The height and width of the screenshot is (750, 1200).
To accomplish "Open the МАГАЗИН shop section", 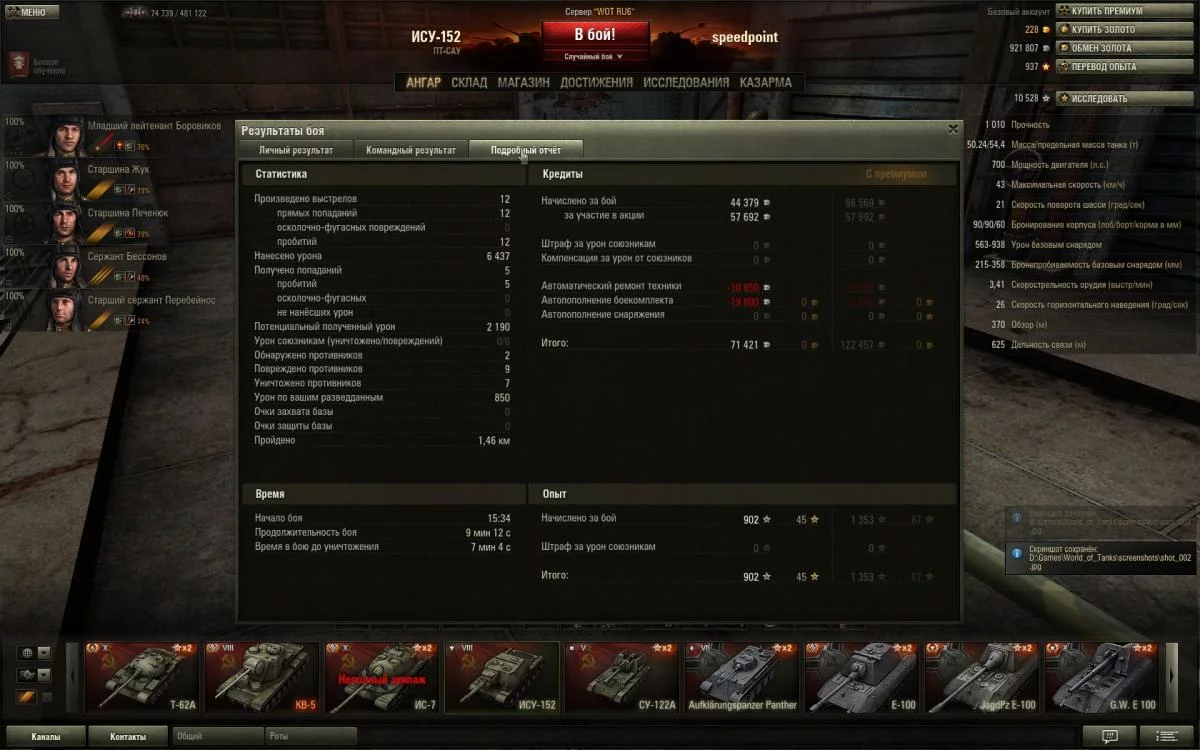I will [524, 83].
